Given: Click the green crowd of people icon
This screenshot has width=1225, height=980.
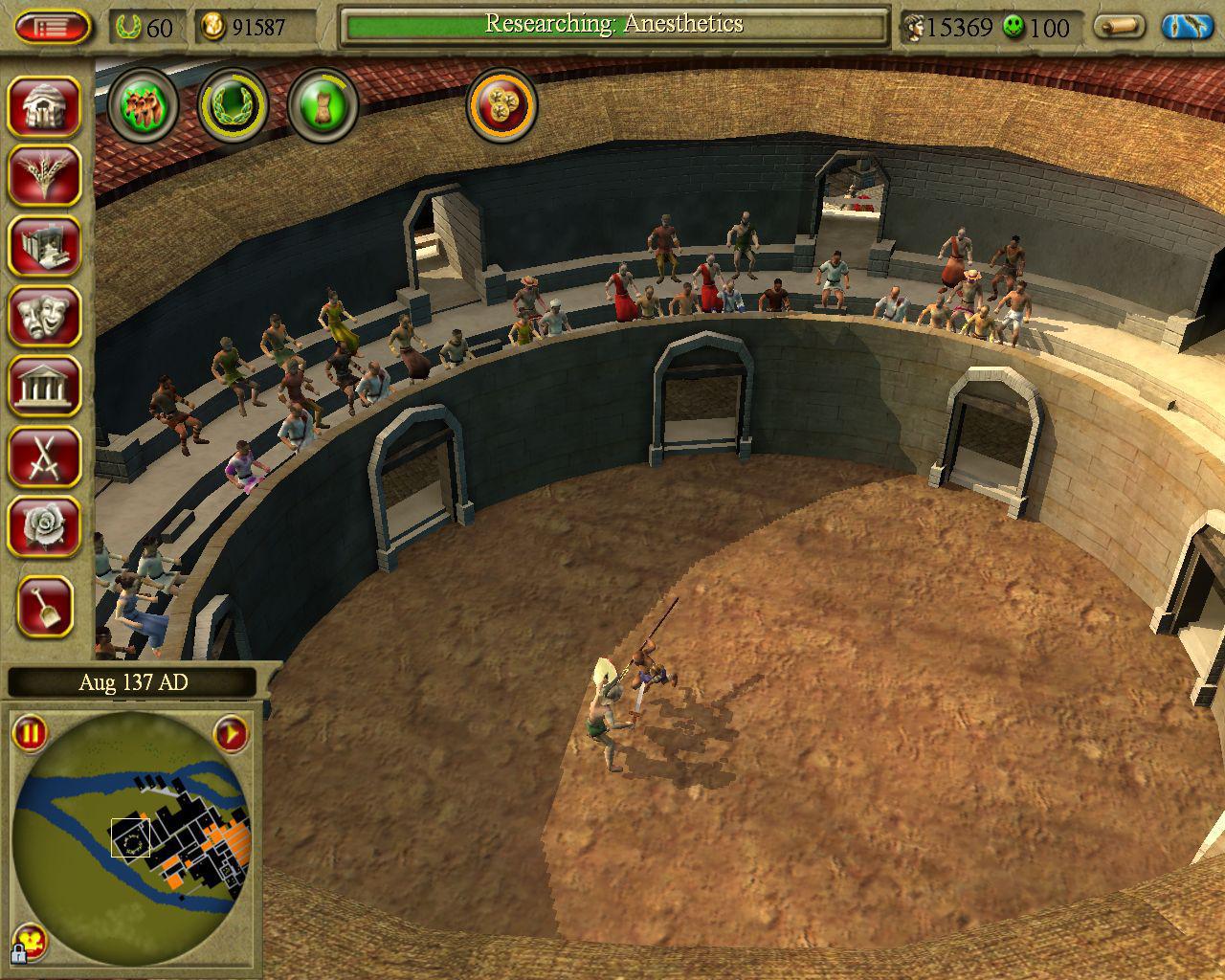Looking at the screenshot, I should click(x=144, y=103).
